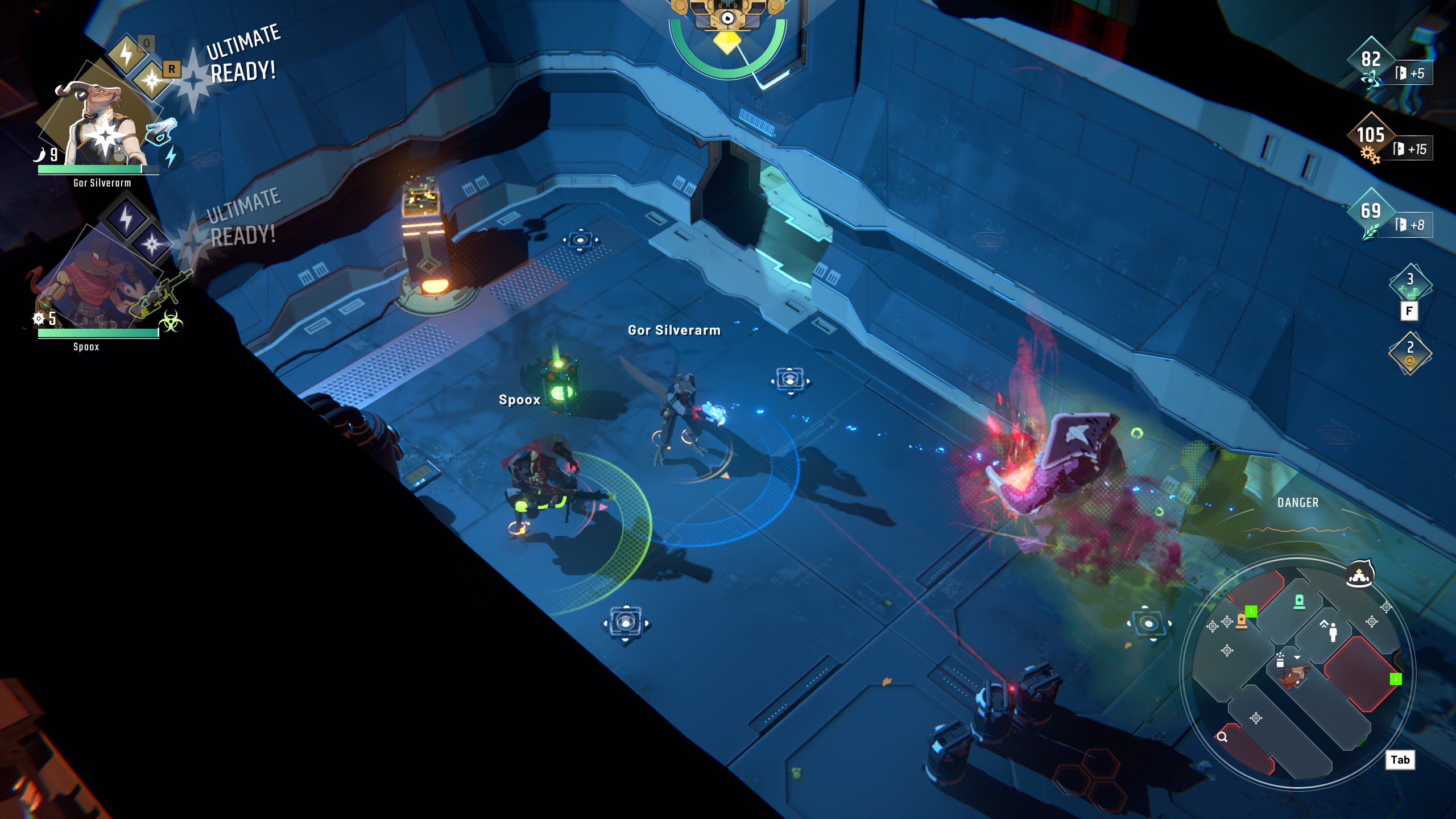Select Spoox's hero portrait
Viewport: 1456px width, 819px height.
click(91, 284)
